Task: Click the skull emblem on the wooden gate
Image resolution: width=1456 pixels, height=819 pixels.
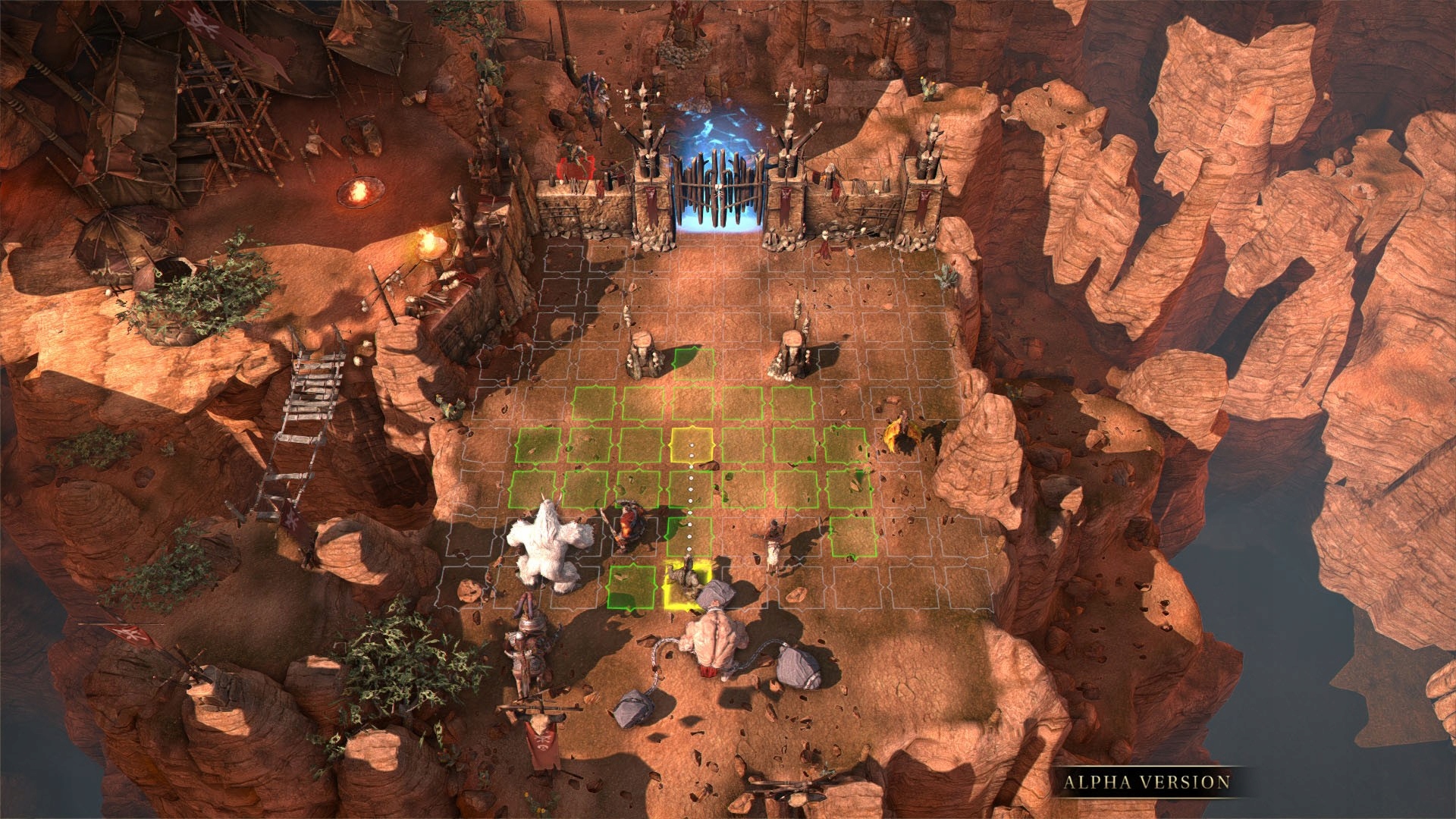Action: [x=718, y=190]
